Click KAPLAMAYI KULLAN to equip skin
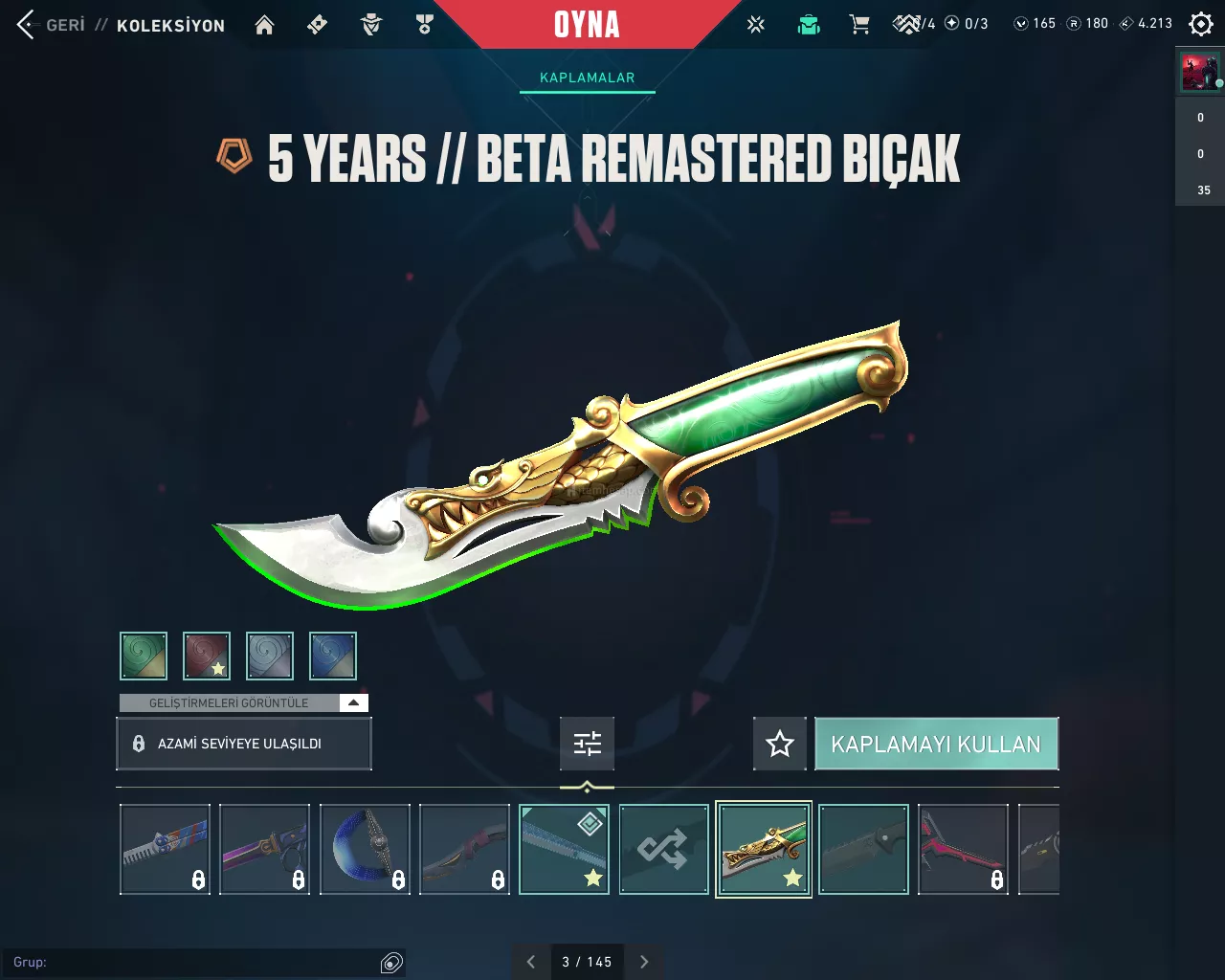Image resolution: width=1225 pixels, height=980 pixels. [936, 744]
